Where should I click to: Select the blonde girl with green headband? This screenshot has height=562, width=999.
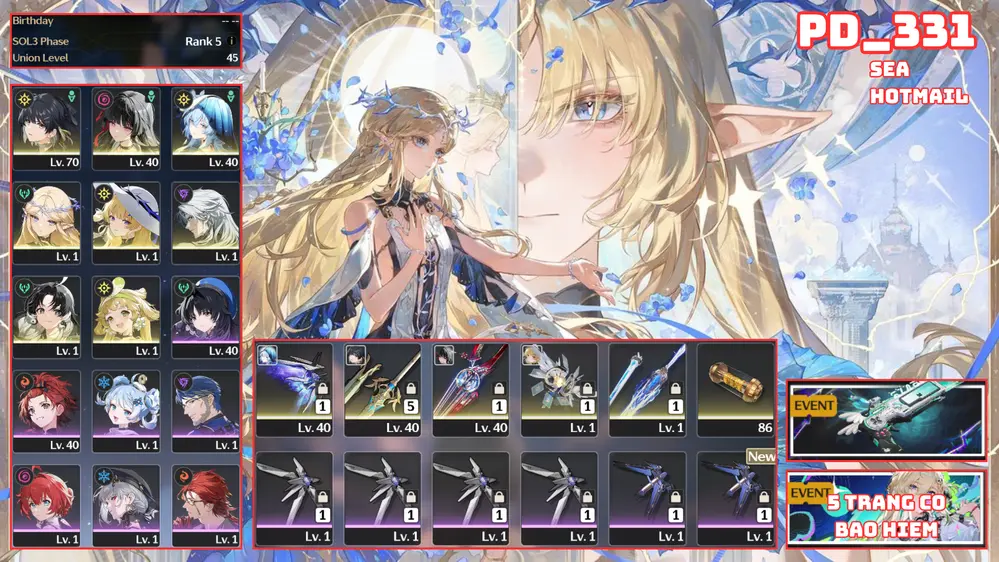coord(128,316)
